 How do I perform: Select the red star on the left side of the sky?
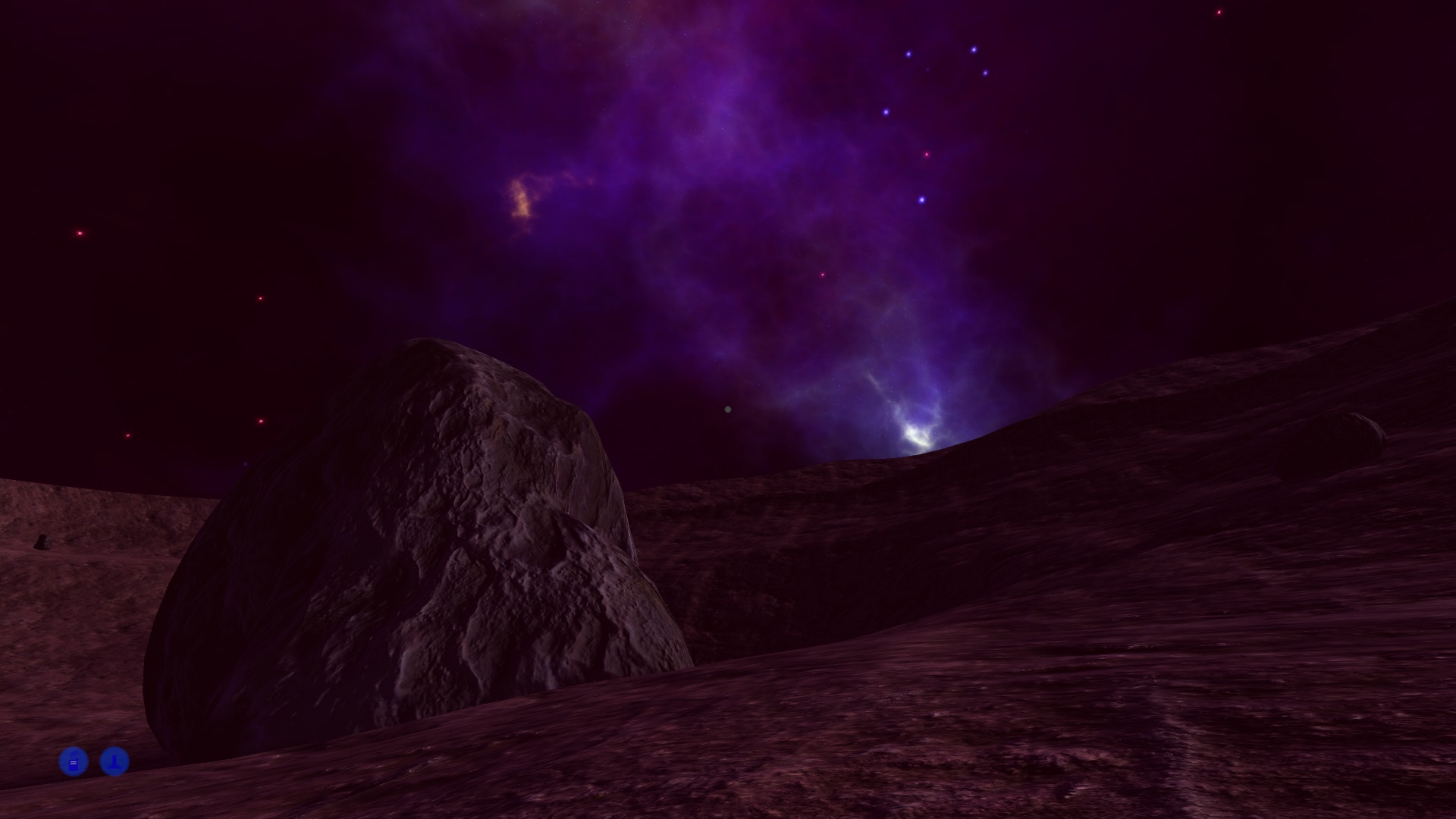78,232
